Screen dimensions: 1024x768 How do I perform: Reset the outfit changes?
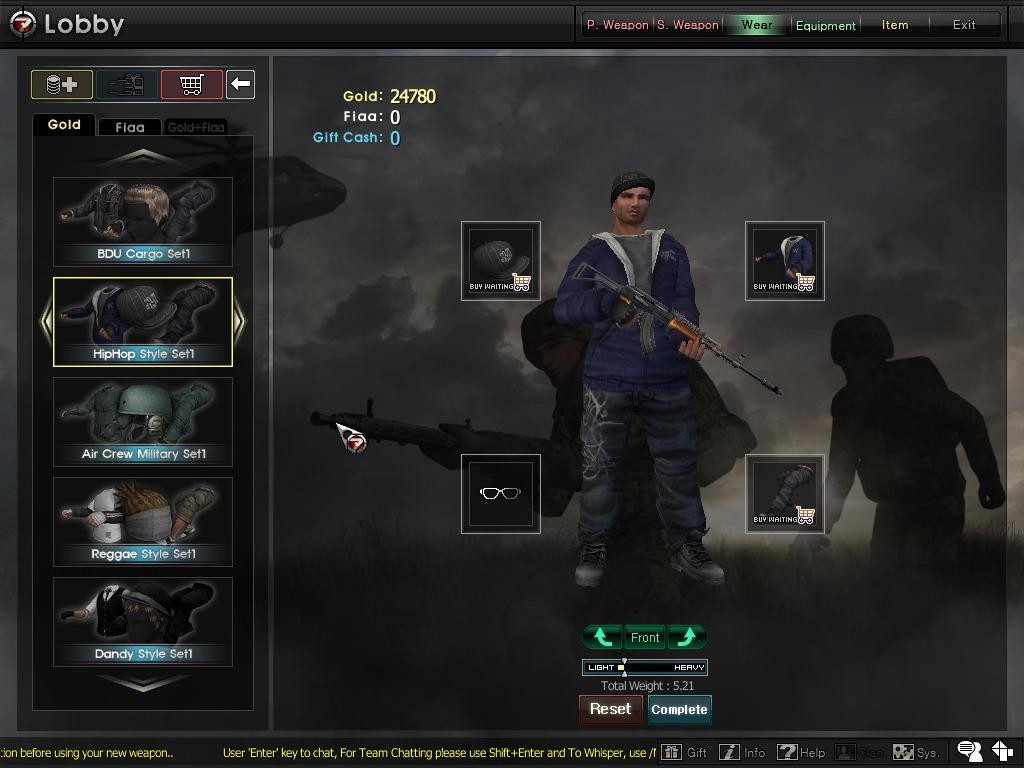610,709
